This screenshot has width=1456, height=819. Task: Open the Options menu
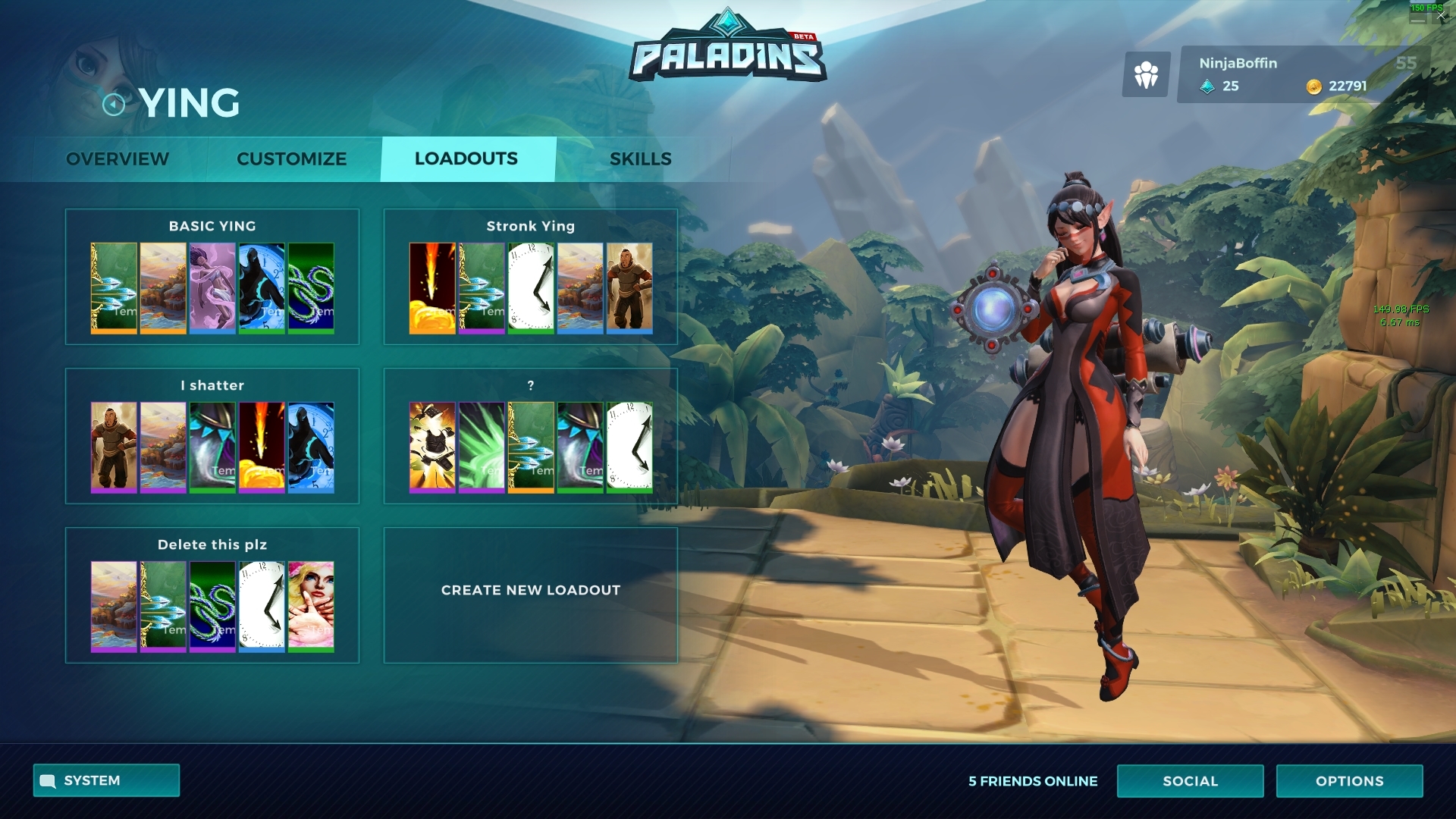[x=1349, y=781]
